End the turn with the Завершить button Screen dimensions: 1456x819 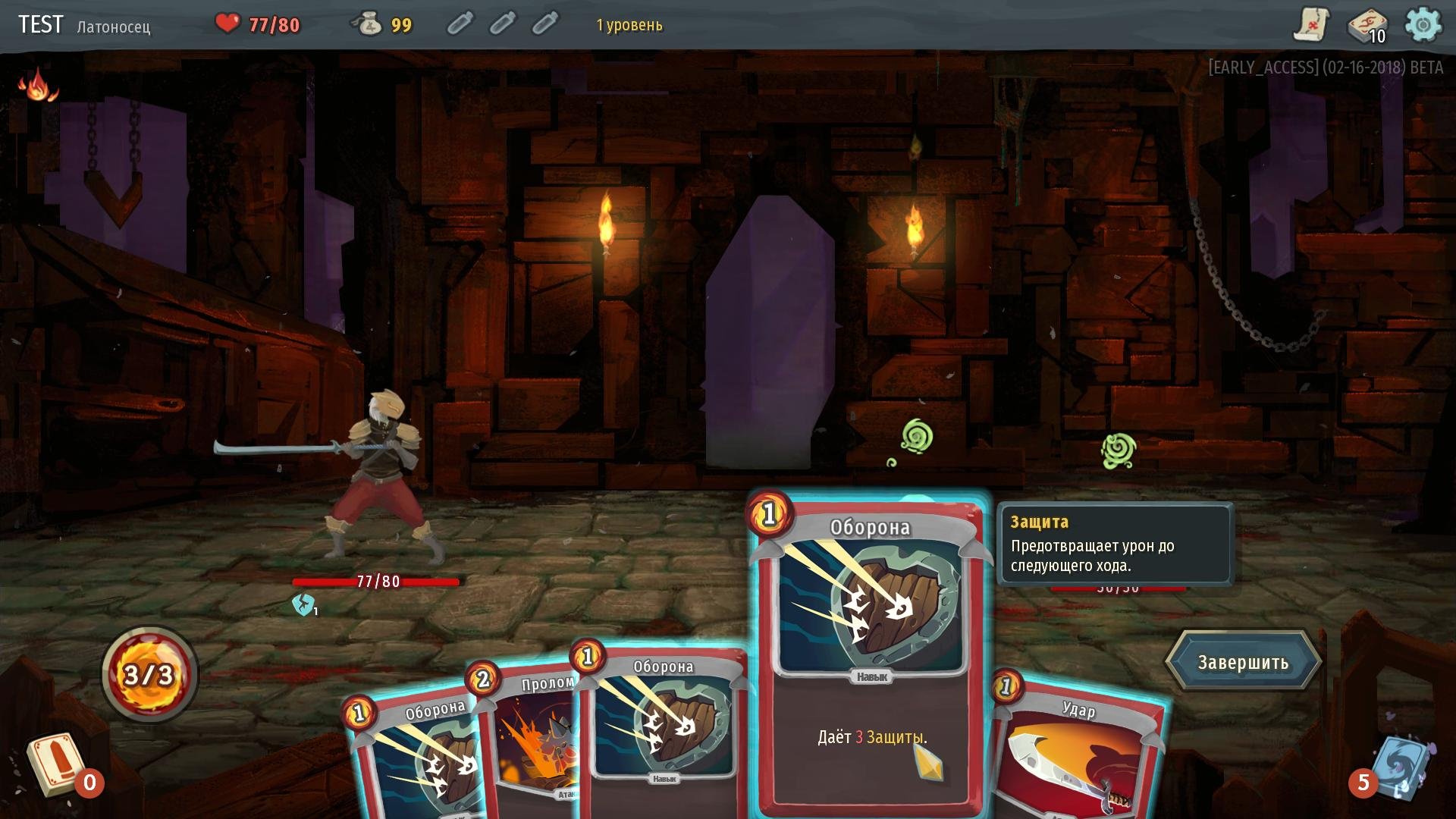coord(1243,662)
